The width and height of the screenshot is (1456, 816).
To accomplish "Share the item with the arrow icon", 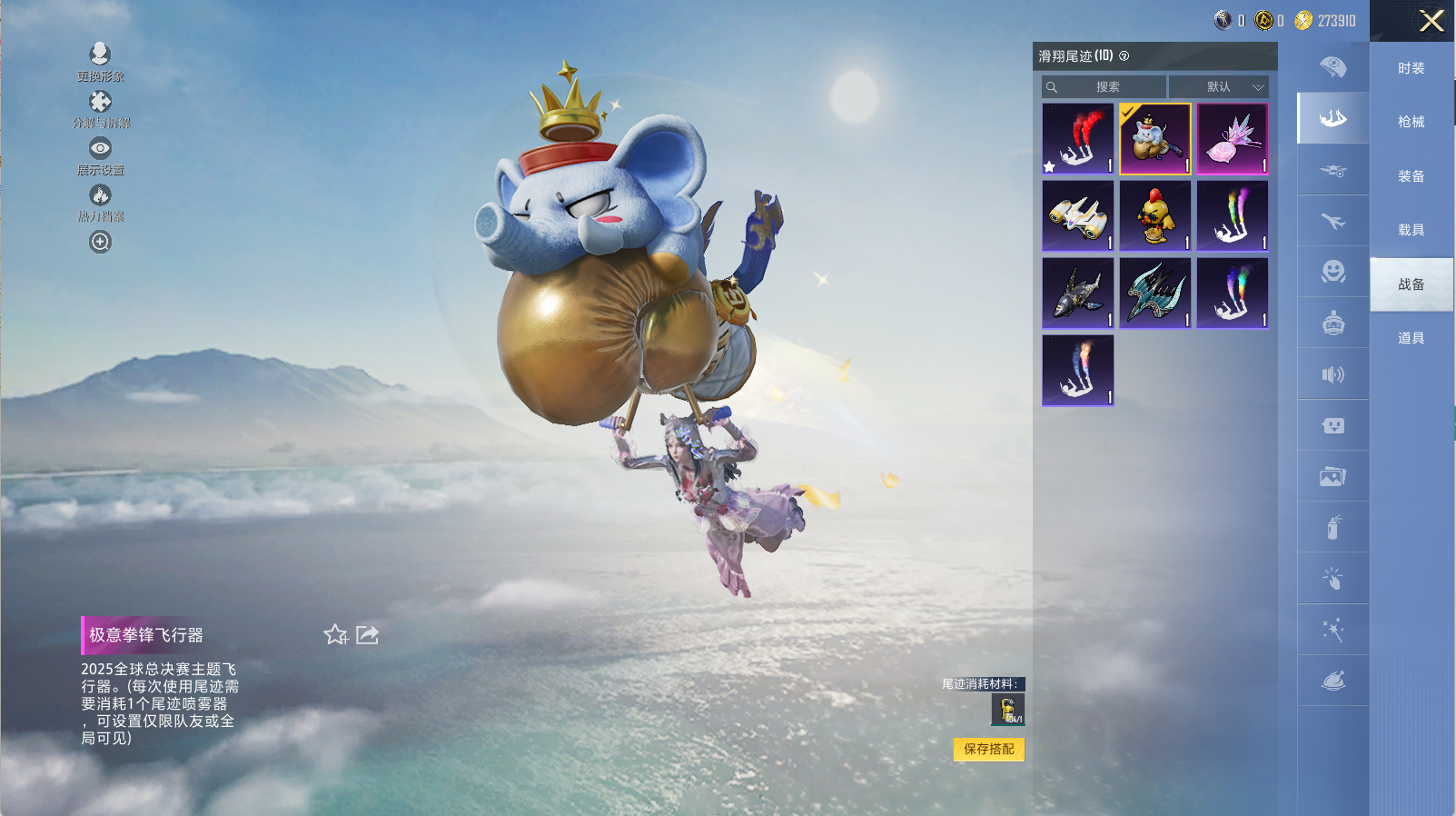I will click(x=368, y=634).
